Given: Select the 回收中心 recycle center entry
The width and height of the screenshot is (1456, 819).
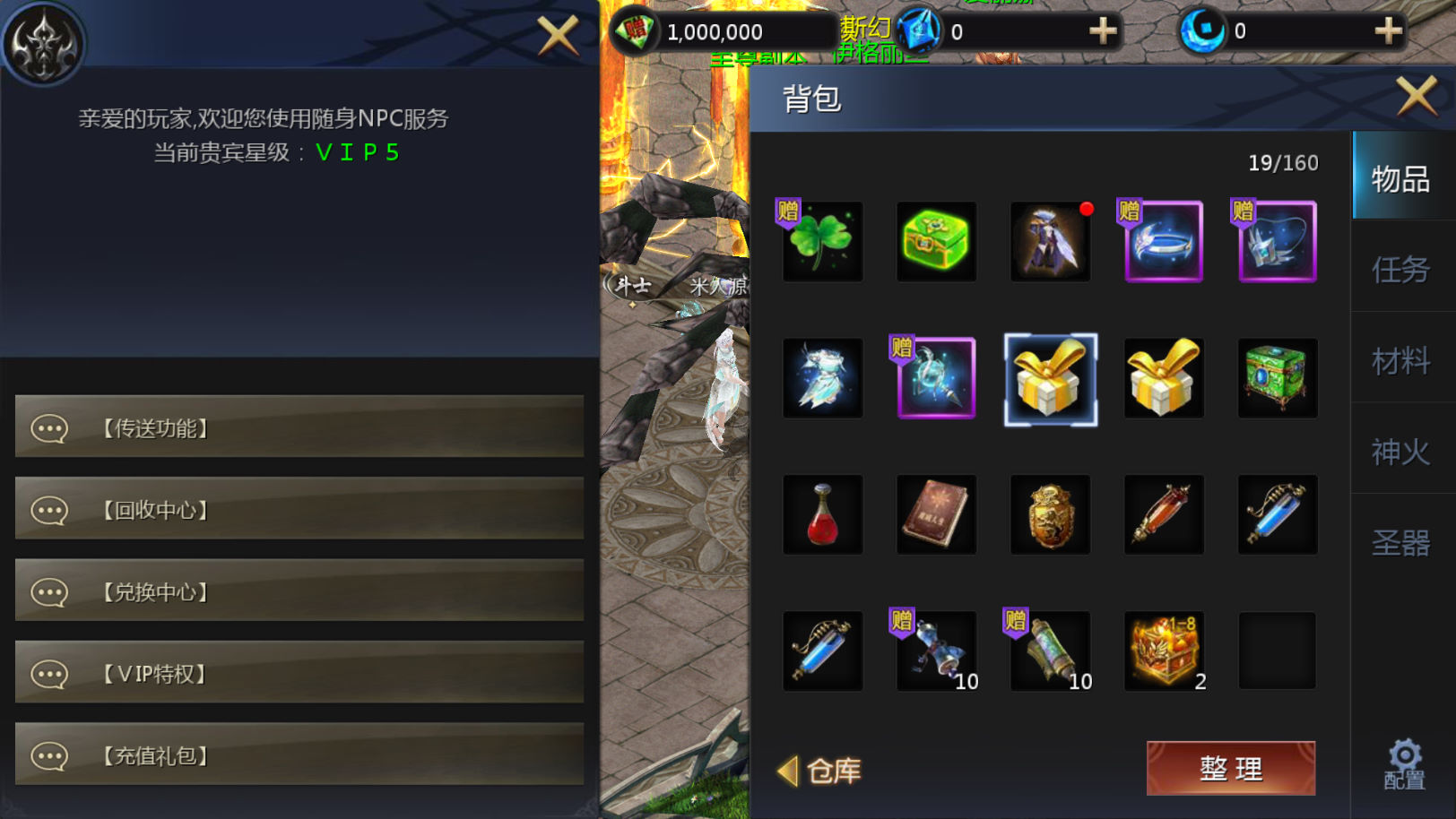Looking at the screenshot, I should pos(299,509).
